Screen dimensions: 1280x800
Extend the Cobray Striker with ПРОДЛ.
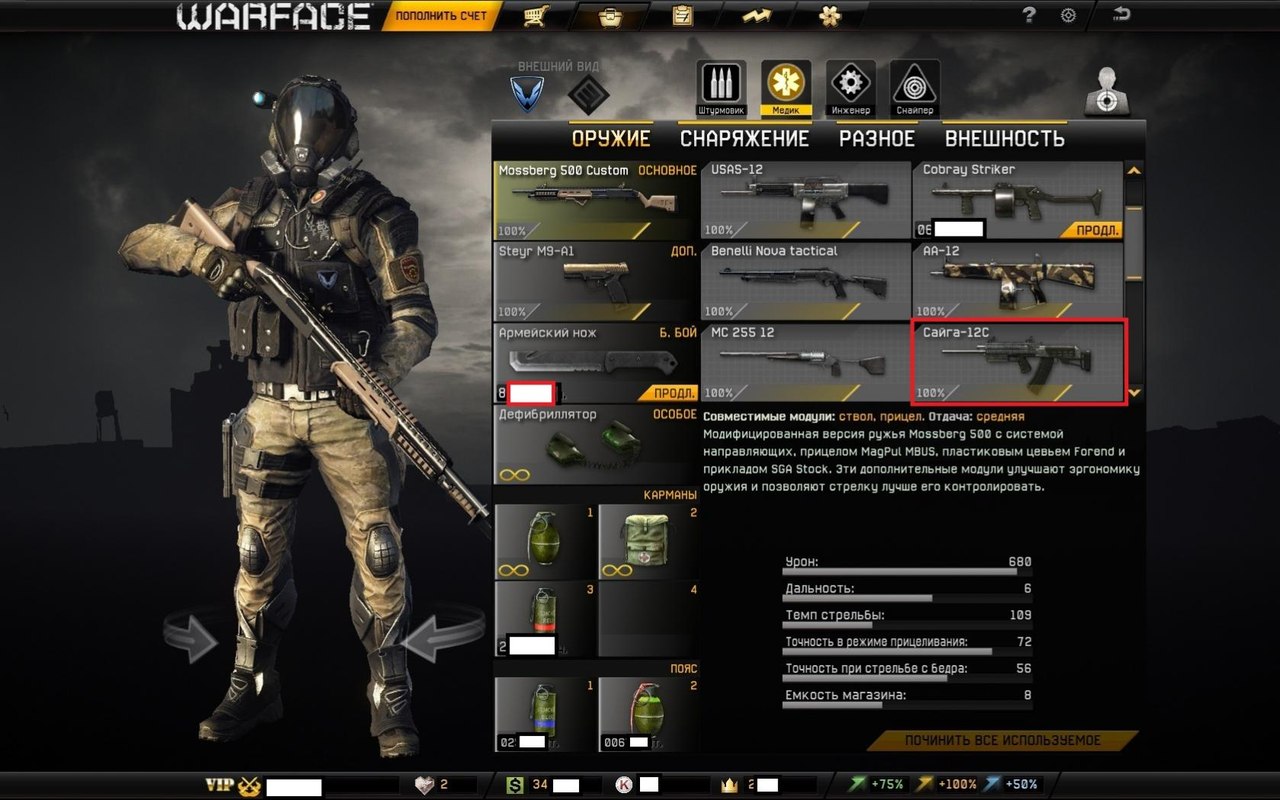[1098, 230]
